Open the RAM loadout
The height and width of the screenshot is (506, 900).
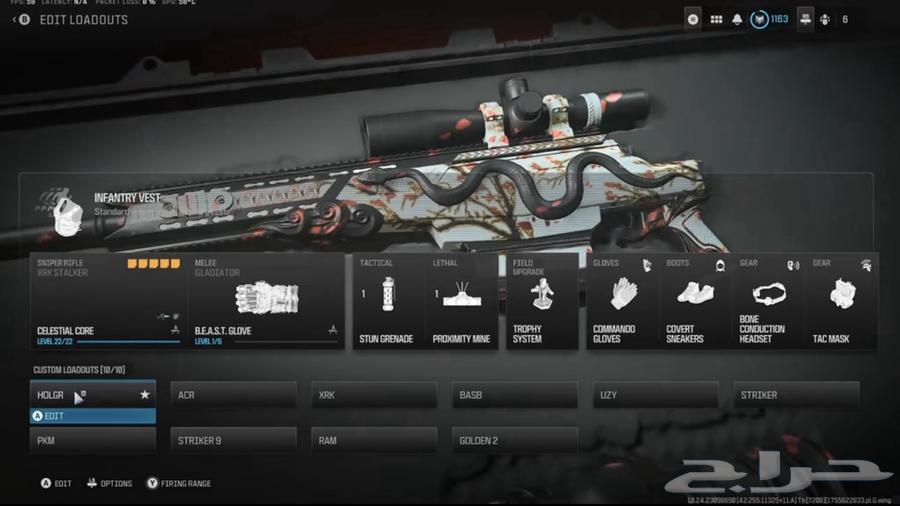[374, 440]
